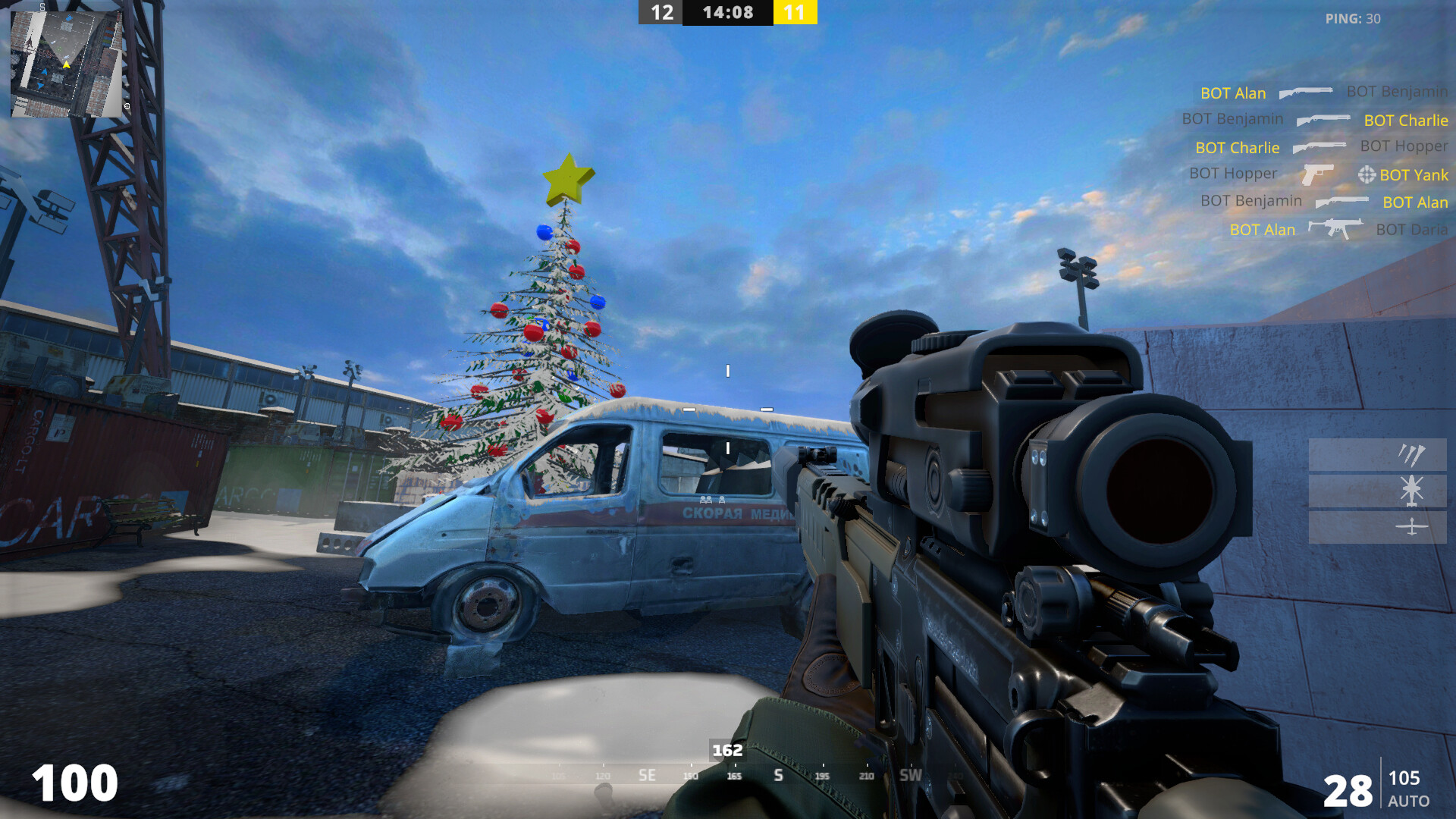
Task: Launch the UAV drone killstreak icon
Action: coord(1412,525)
